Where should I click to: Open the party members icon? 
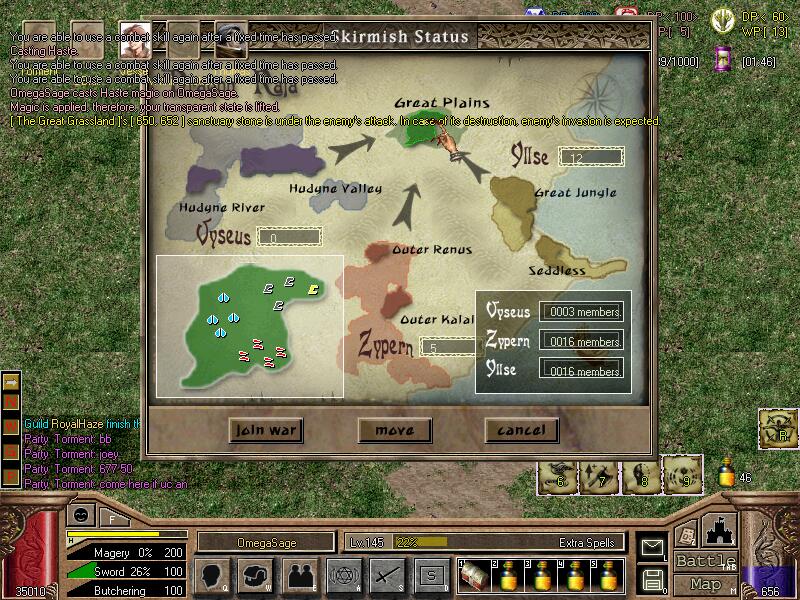click(x=300, y=575)
